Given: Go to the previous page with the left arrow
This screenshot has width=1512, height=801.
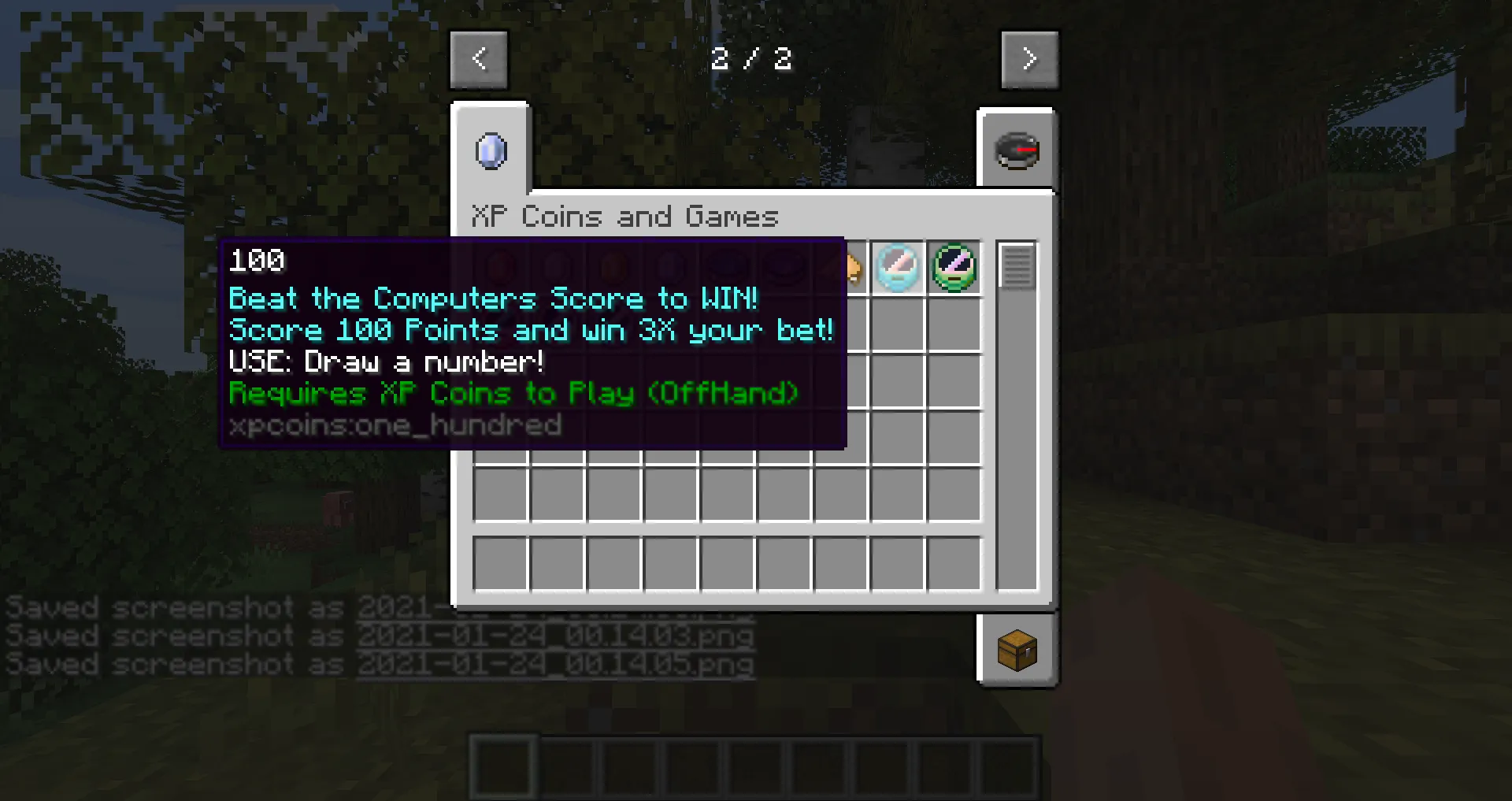Looking at the screenshot, I should [479, 58].
